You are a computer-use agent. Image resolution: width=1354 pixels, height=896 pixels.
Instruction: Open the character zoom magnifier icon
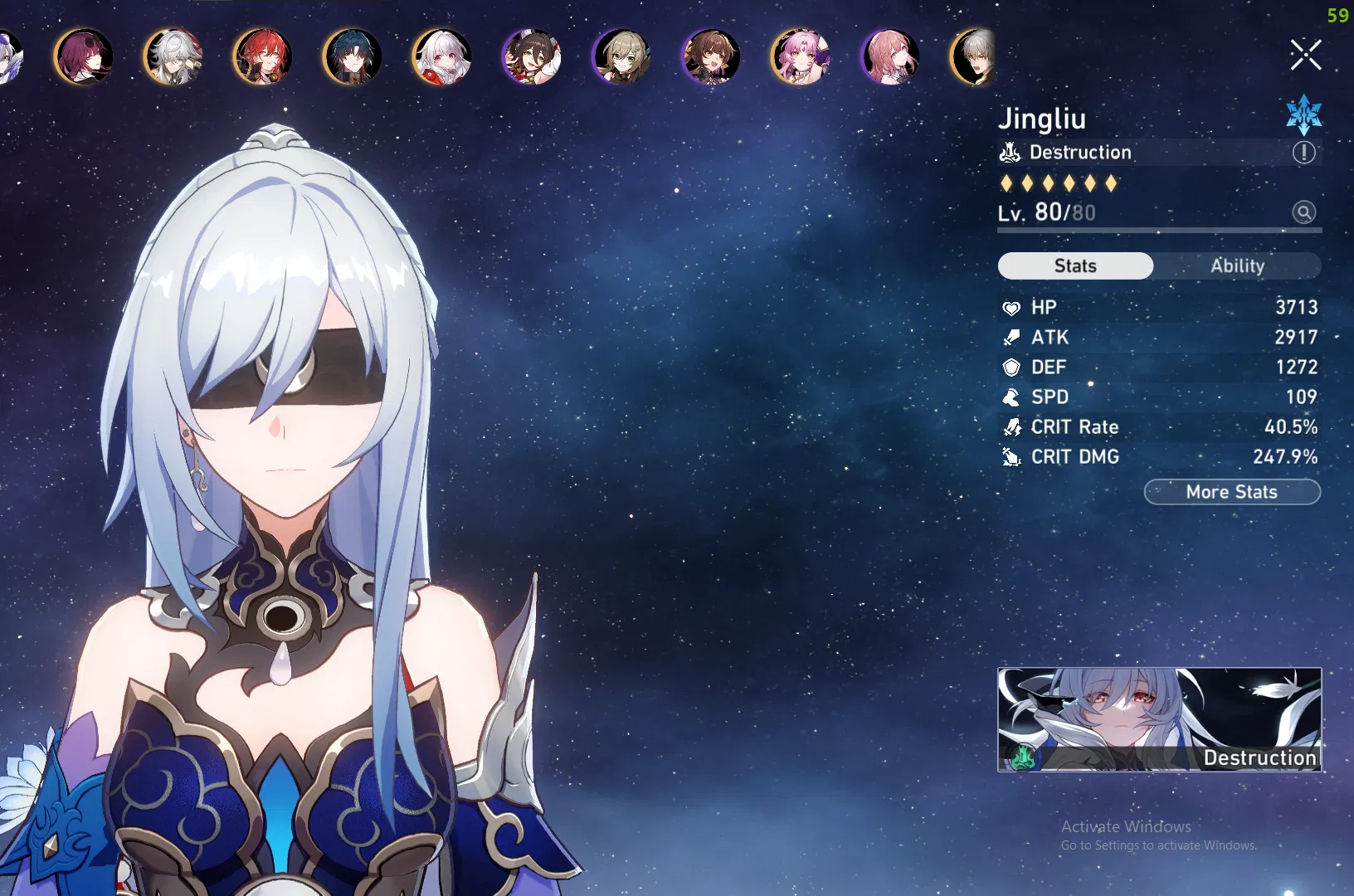click(x=1305, y=212)
